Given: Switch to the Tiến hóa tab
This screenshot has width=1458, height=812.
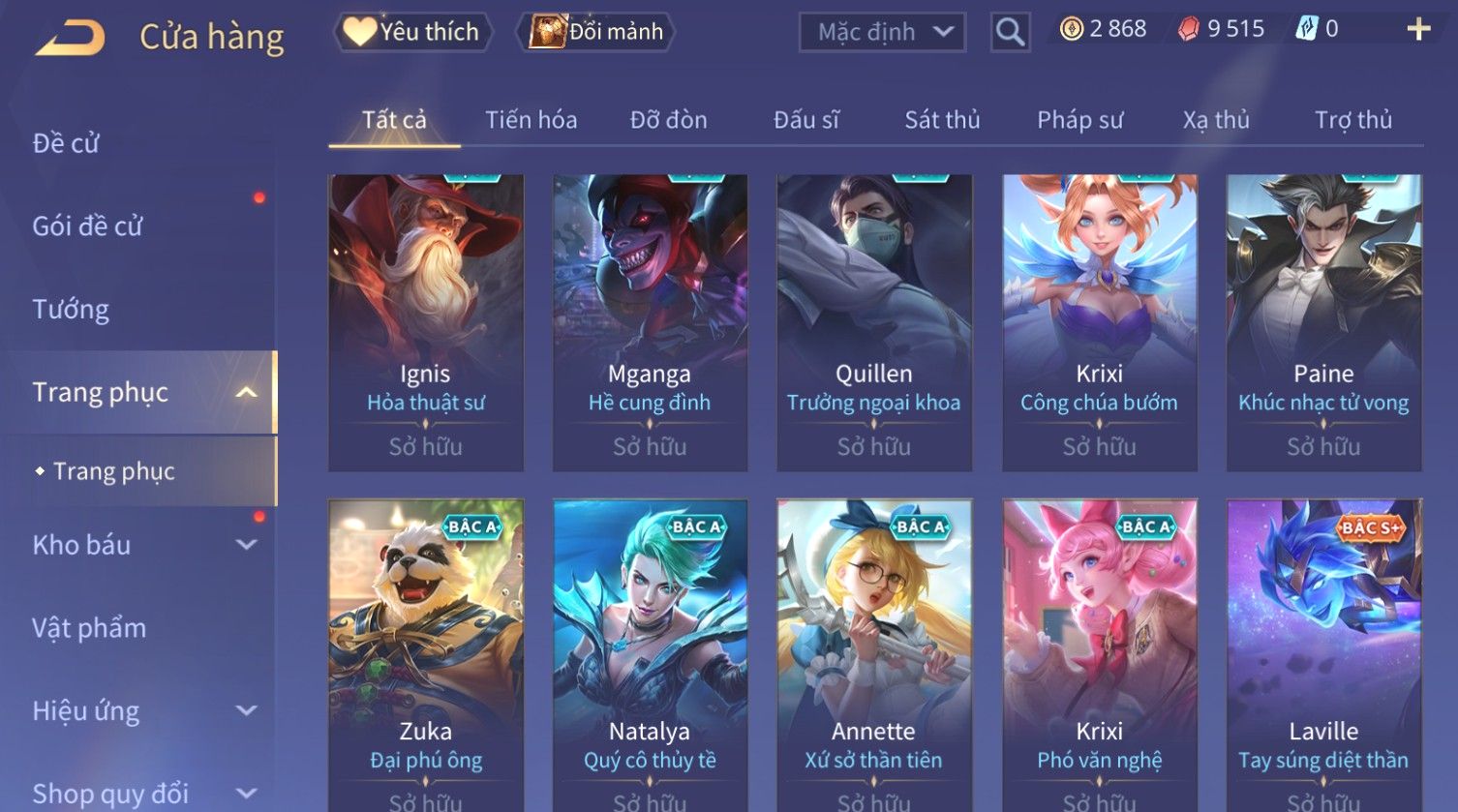Looking at the screenshot, I should point(531,120).
